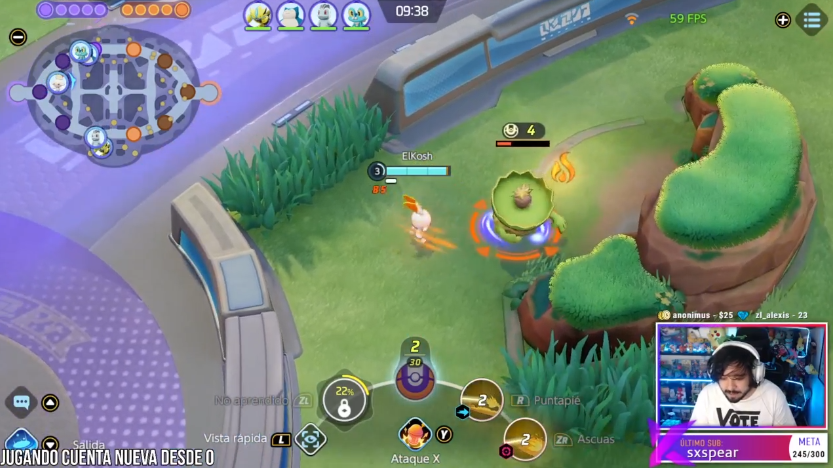Select Froakie's teammate portrait
Image resolution: width=833 pixels, height=468 pixels.
tap(356, 15)
